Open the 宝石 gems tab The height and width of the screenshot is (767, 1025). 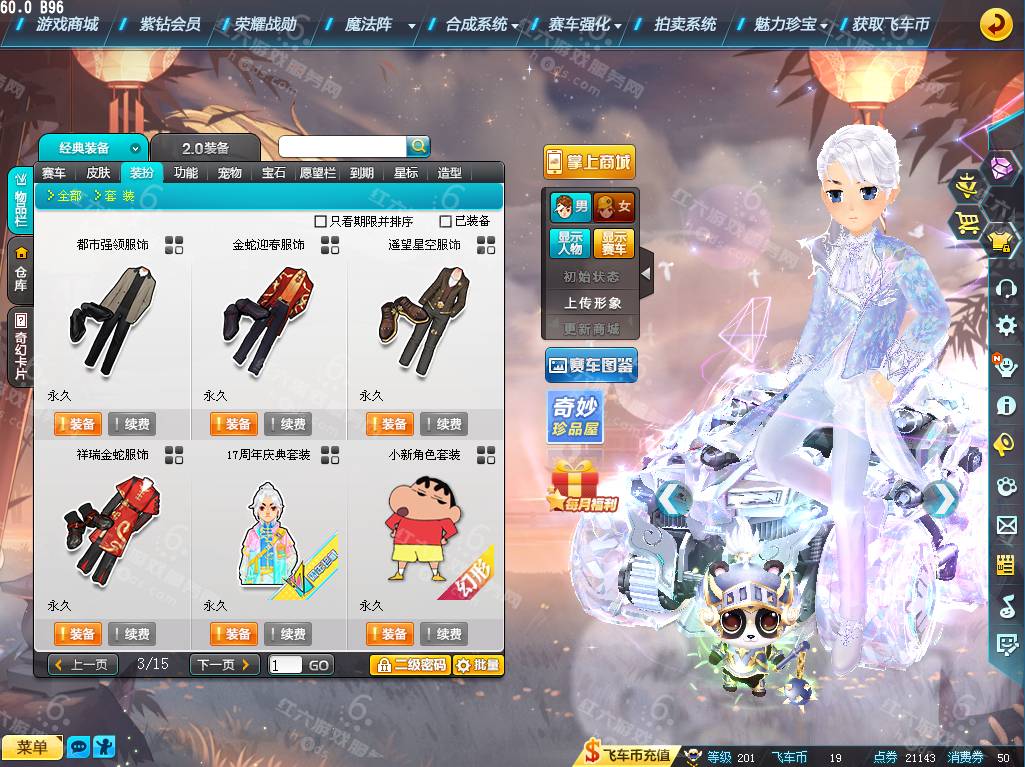(274, 172)
